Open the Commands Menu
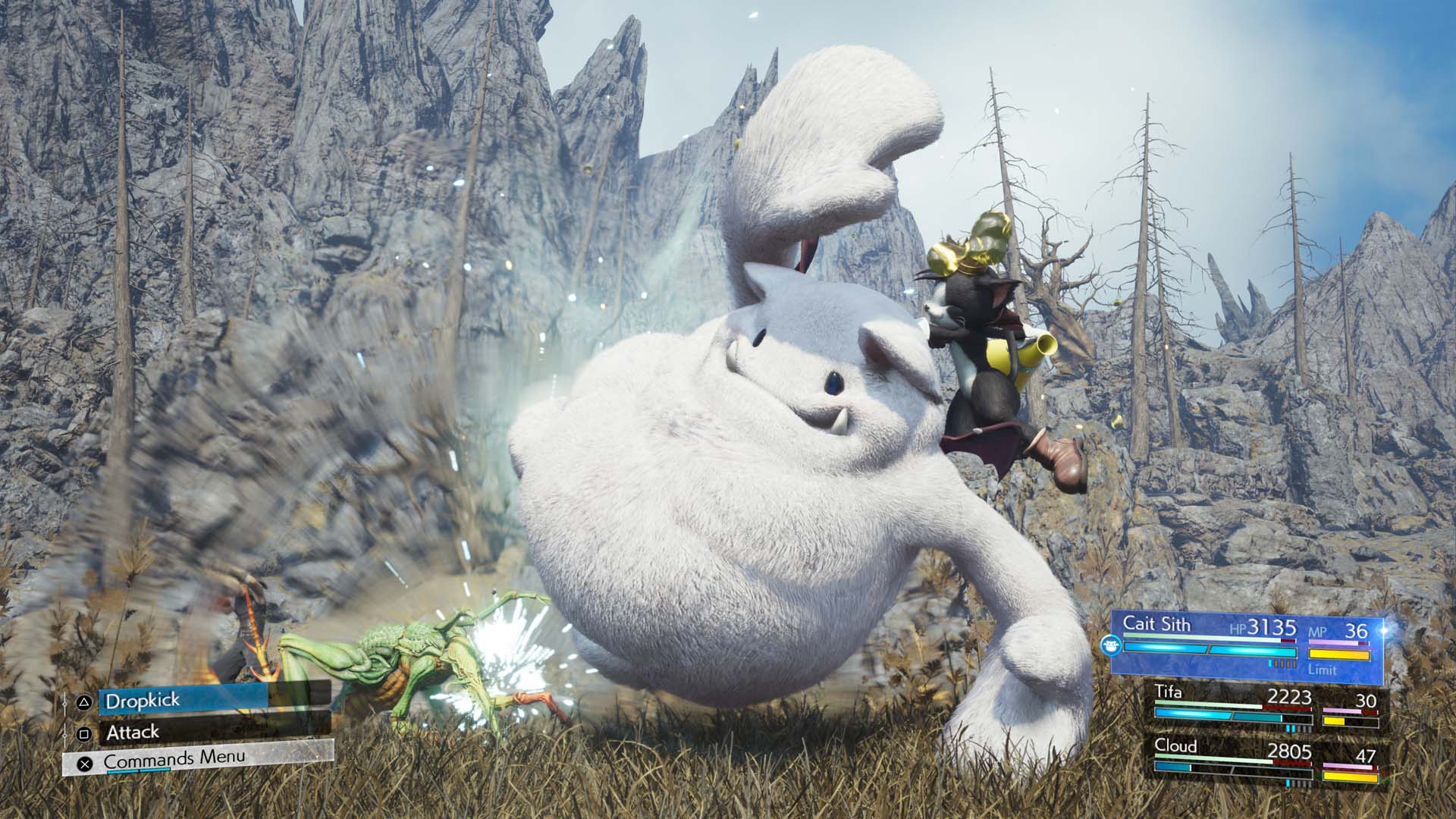The image size is (1456, 819). click(175, 759)
